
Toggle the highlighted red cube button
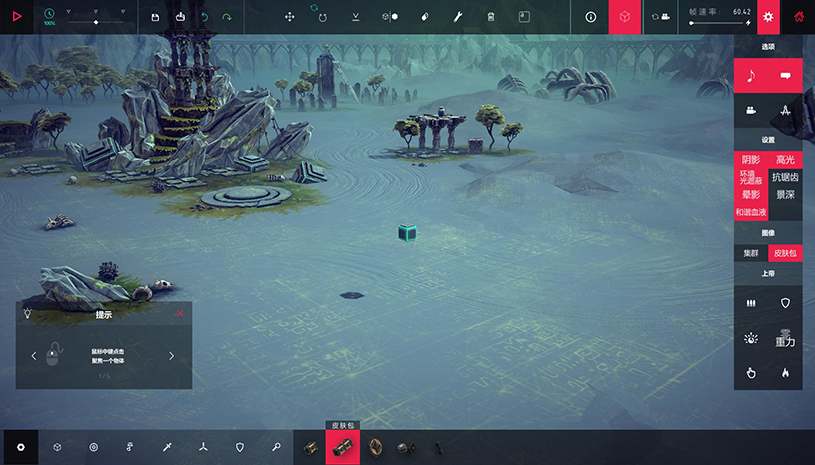point(625,17)
